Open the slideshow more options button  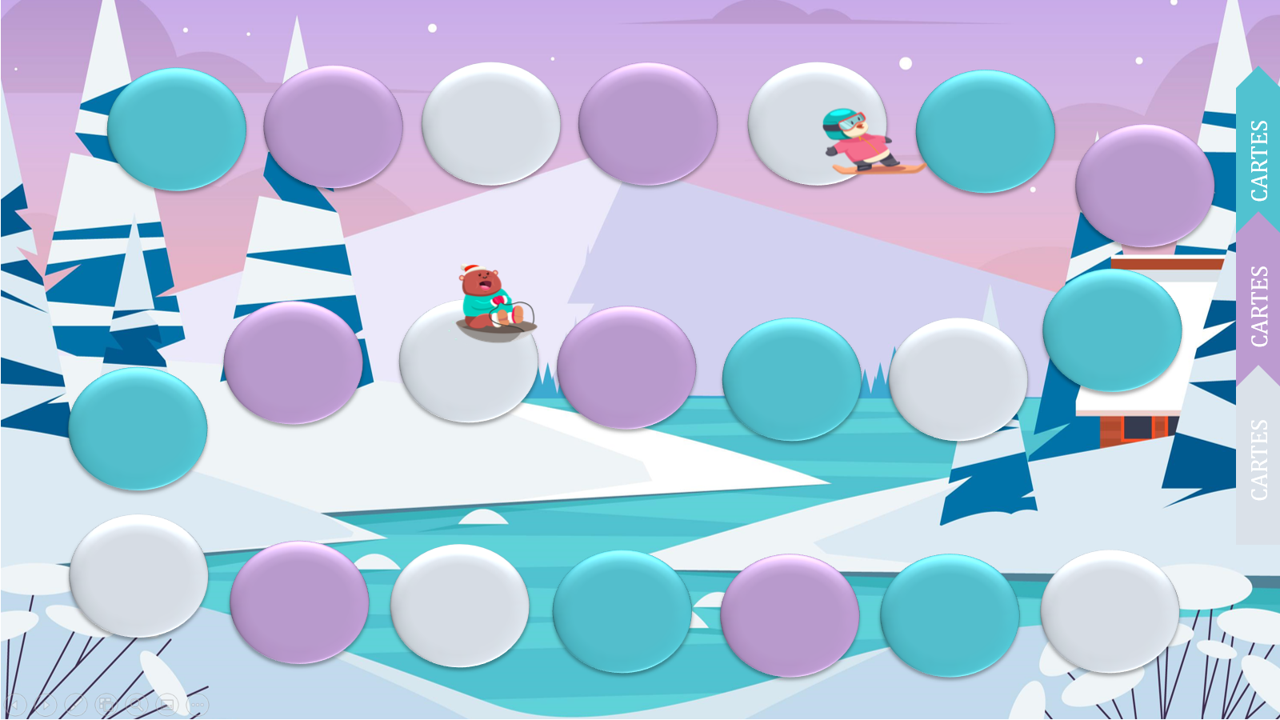pyautogui.click(x=198, y=705)
